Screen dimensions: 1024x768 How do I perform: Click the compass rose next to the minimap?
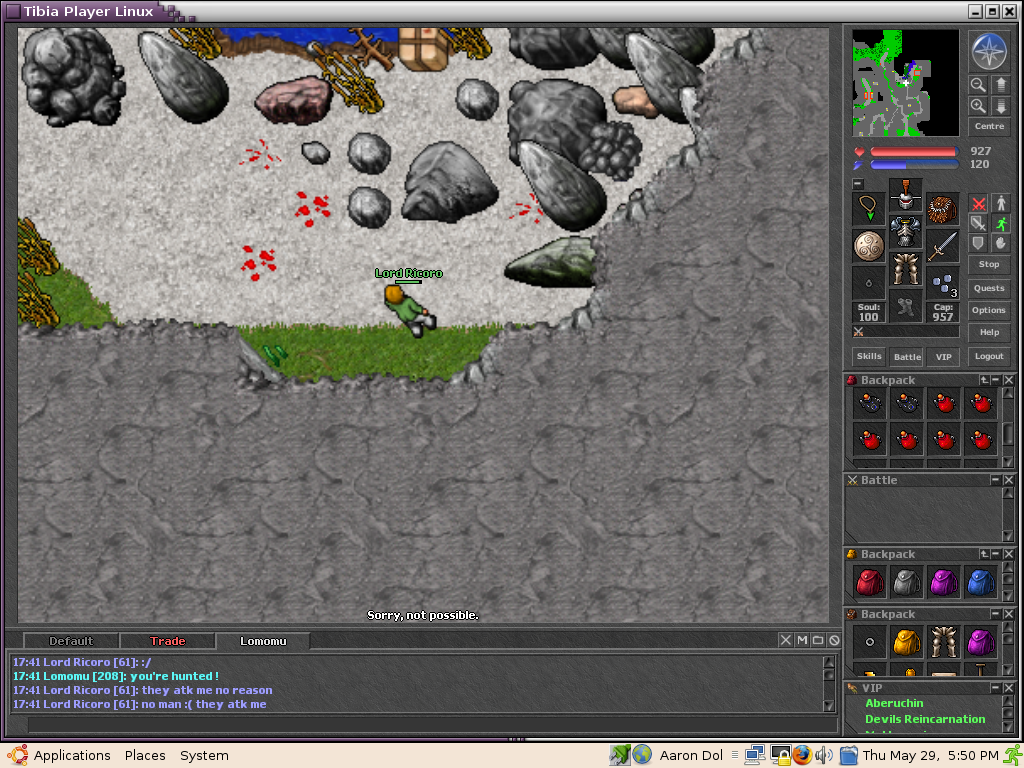click(989, 51)
